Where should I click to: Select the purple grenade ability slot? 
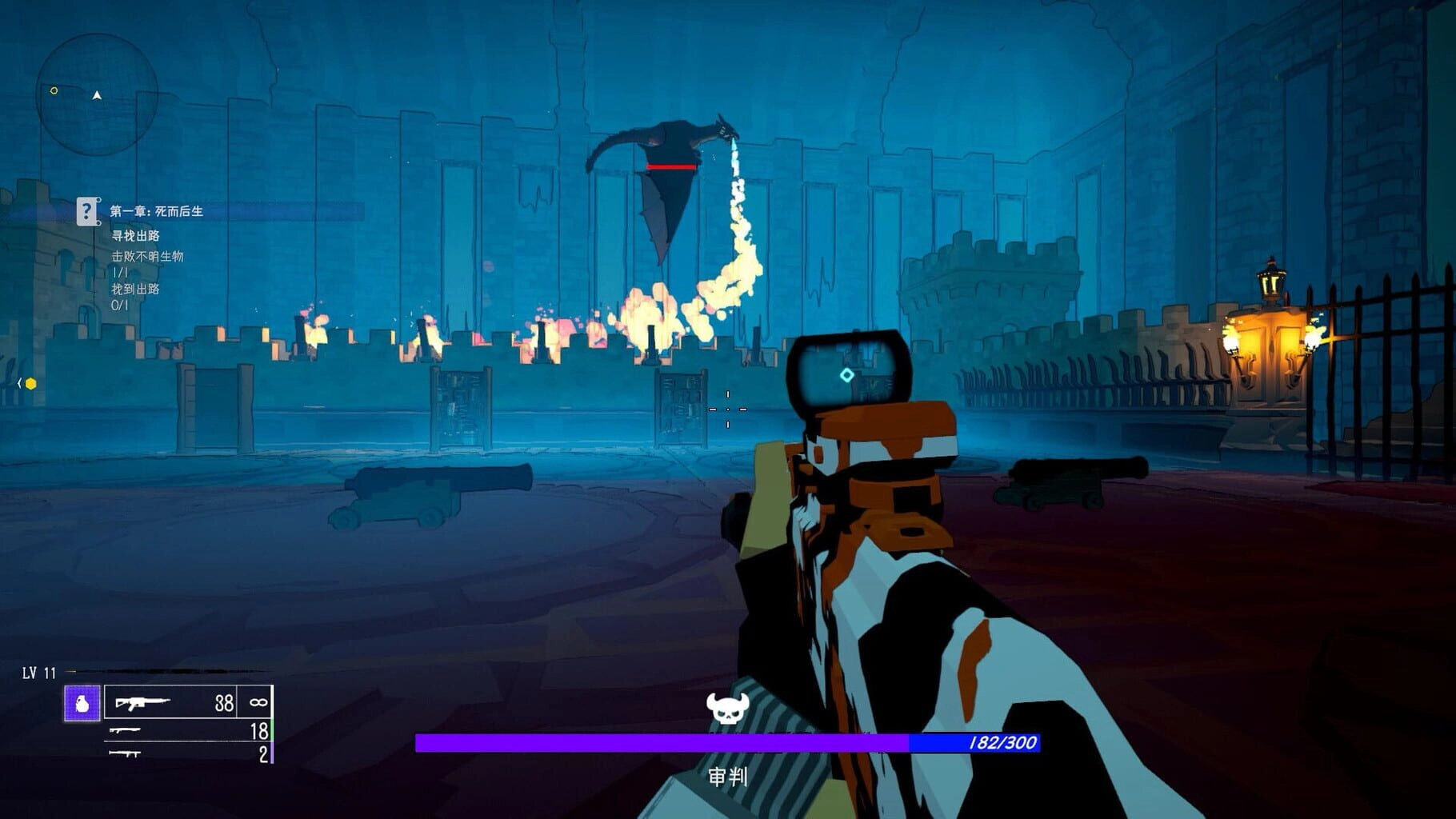tap(82, 704)
